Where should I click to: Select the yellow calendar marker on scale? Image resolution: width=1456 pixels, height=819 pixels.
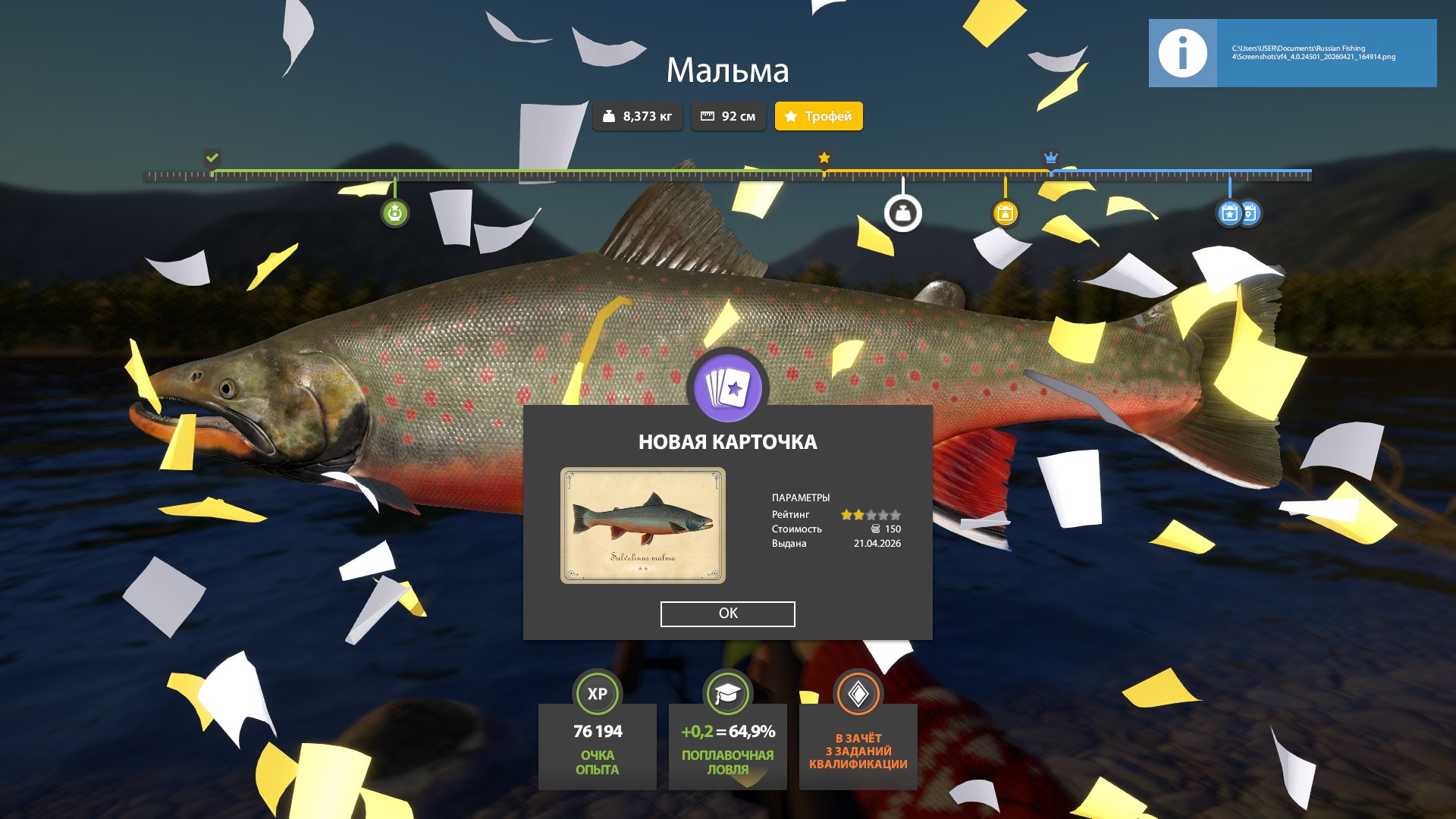tap(1006, 214)
